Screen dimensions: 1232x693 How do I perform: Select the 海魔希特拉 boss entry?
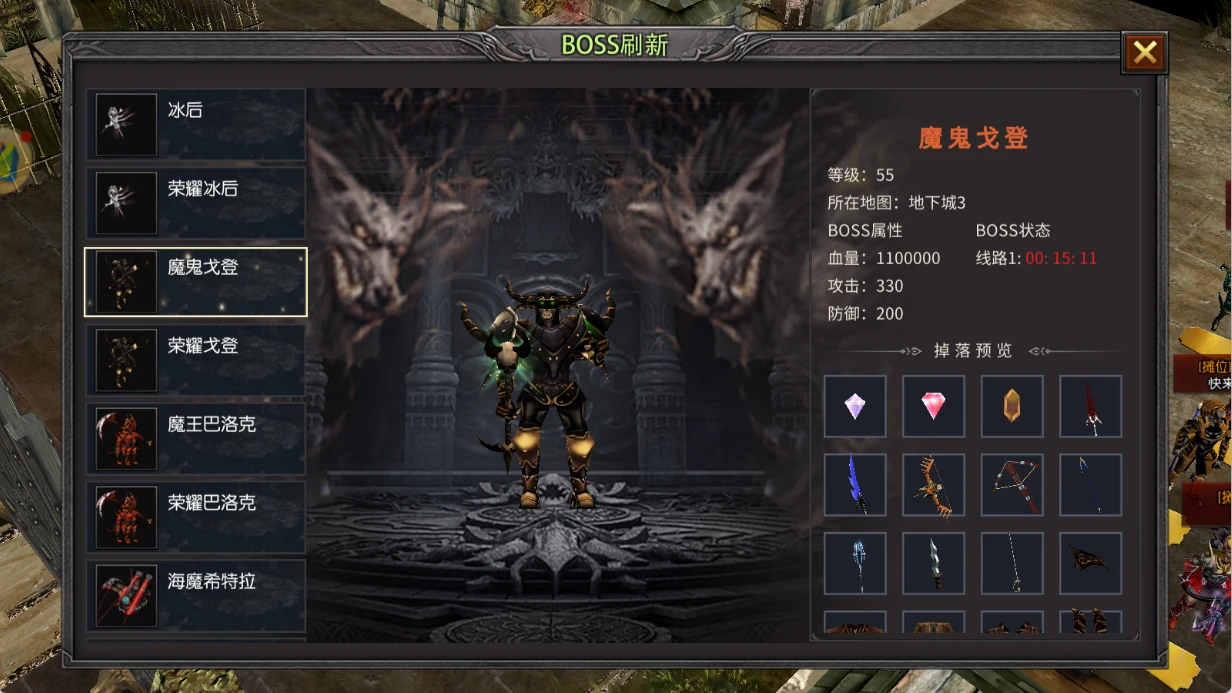pos(196,594)
